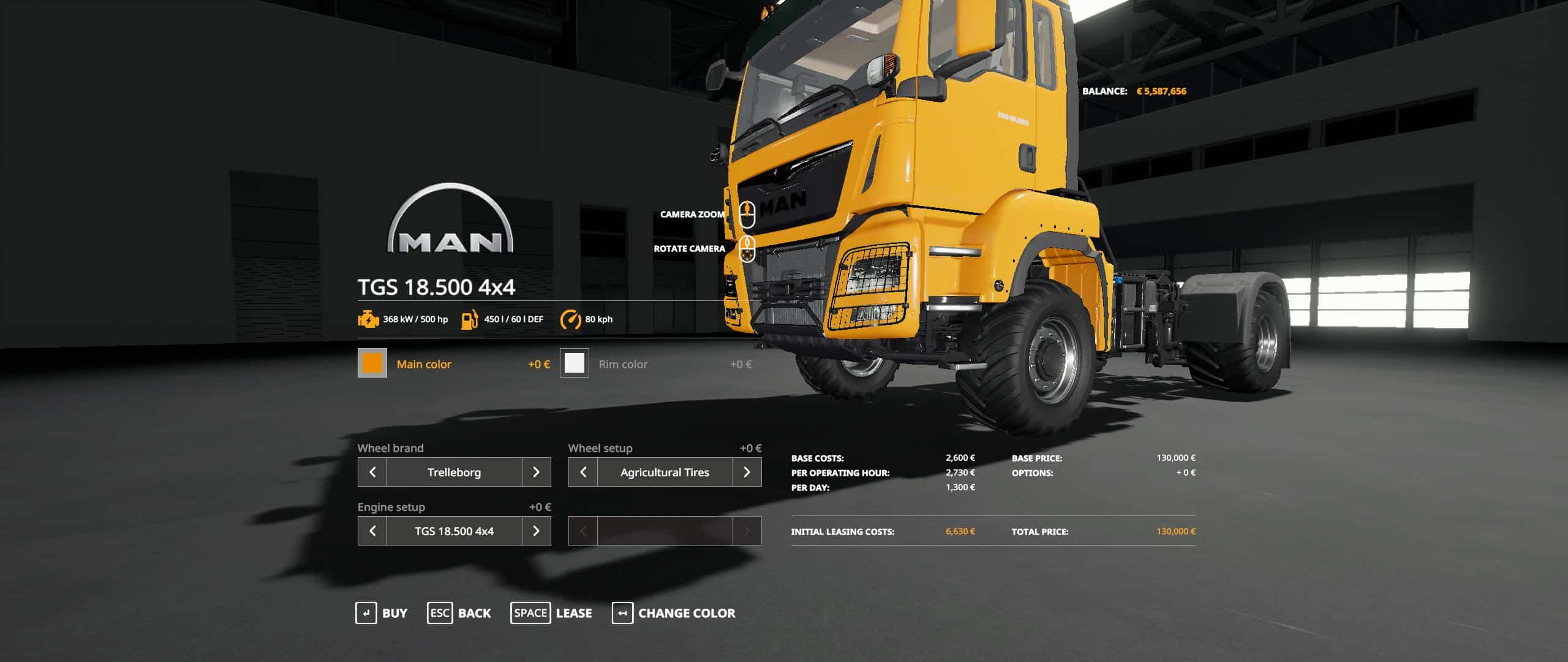1568x662 pixels.
Task: Open the Change Color option
Action: pos(674,613)
